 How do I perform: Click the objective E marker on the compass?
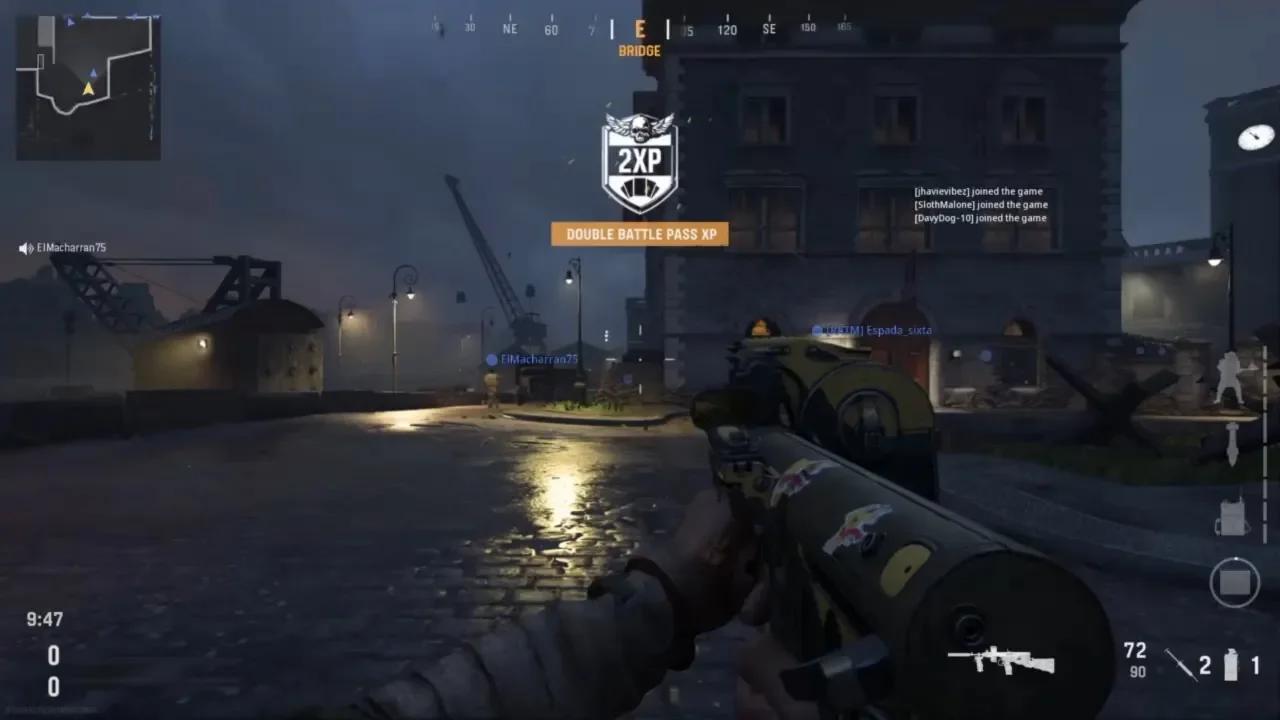640,29
